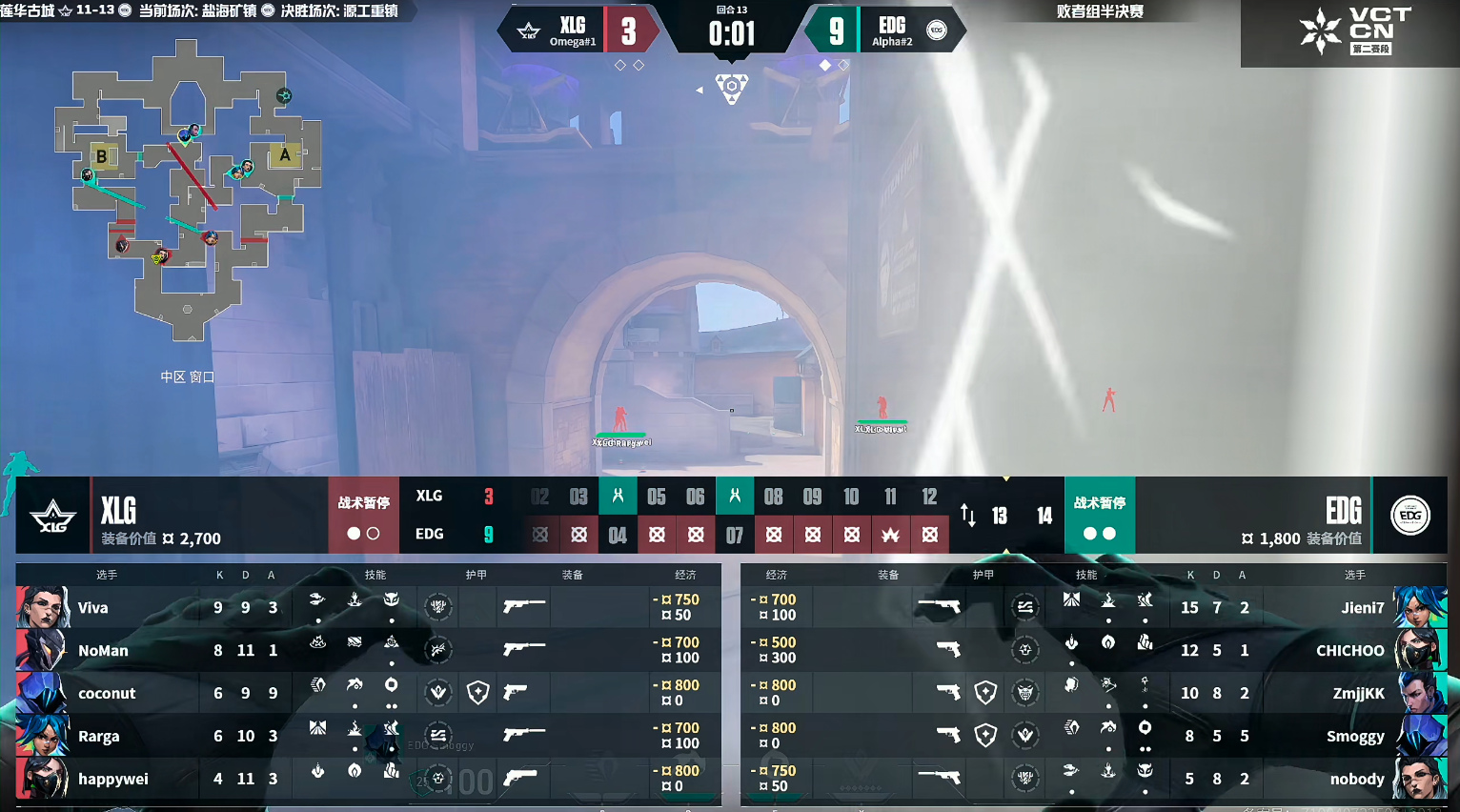Click the minimap in the top-left corner
This screenshot has height=812, width=1460.
tap(189, 189)
